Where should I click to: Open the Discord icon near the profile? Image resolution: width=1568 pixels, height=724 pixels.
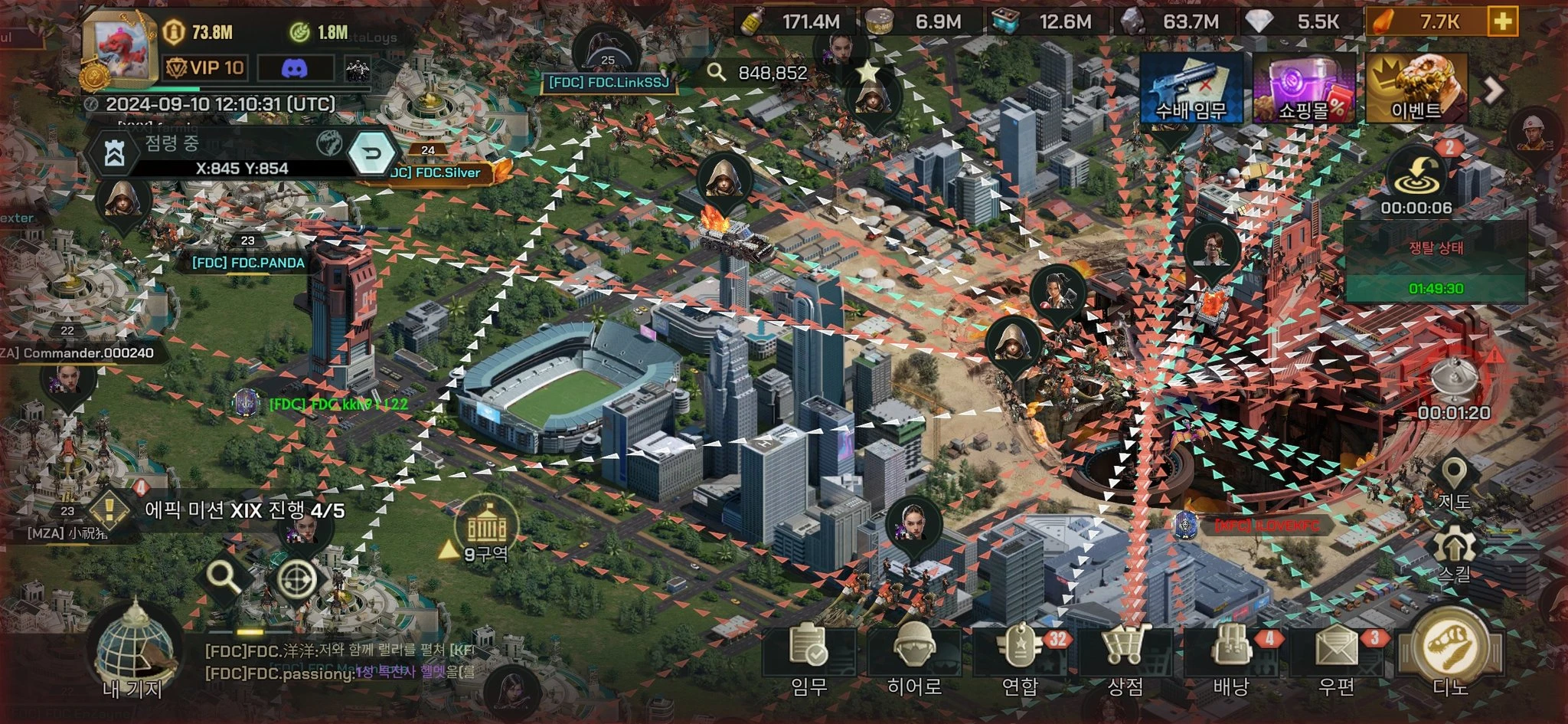(x=293, y=70)
